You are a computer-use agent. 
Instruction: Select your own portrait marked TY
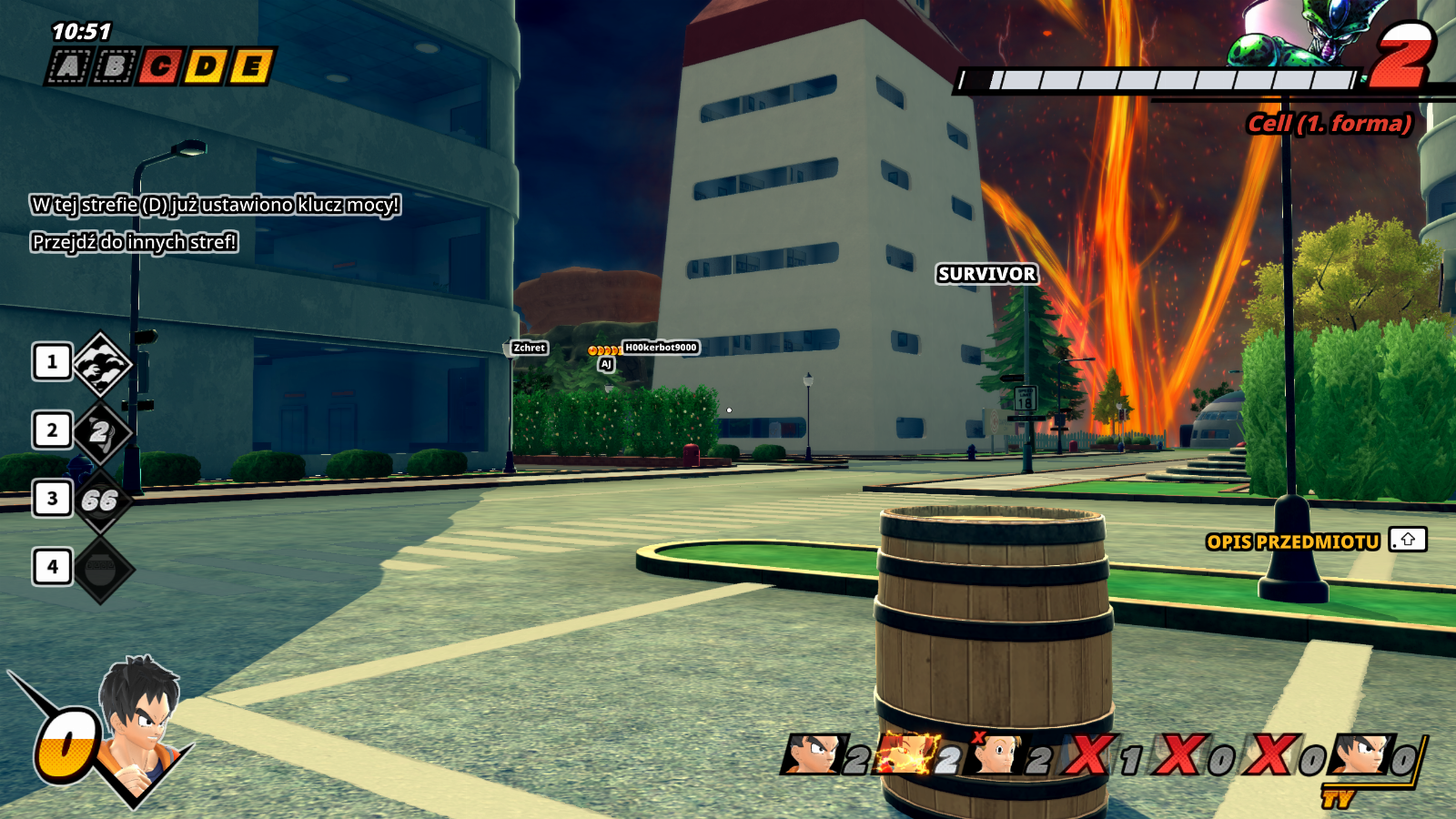1360,755
